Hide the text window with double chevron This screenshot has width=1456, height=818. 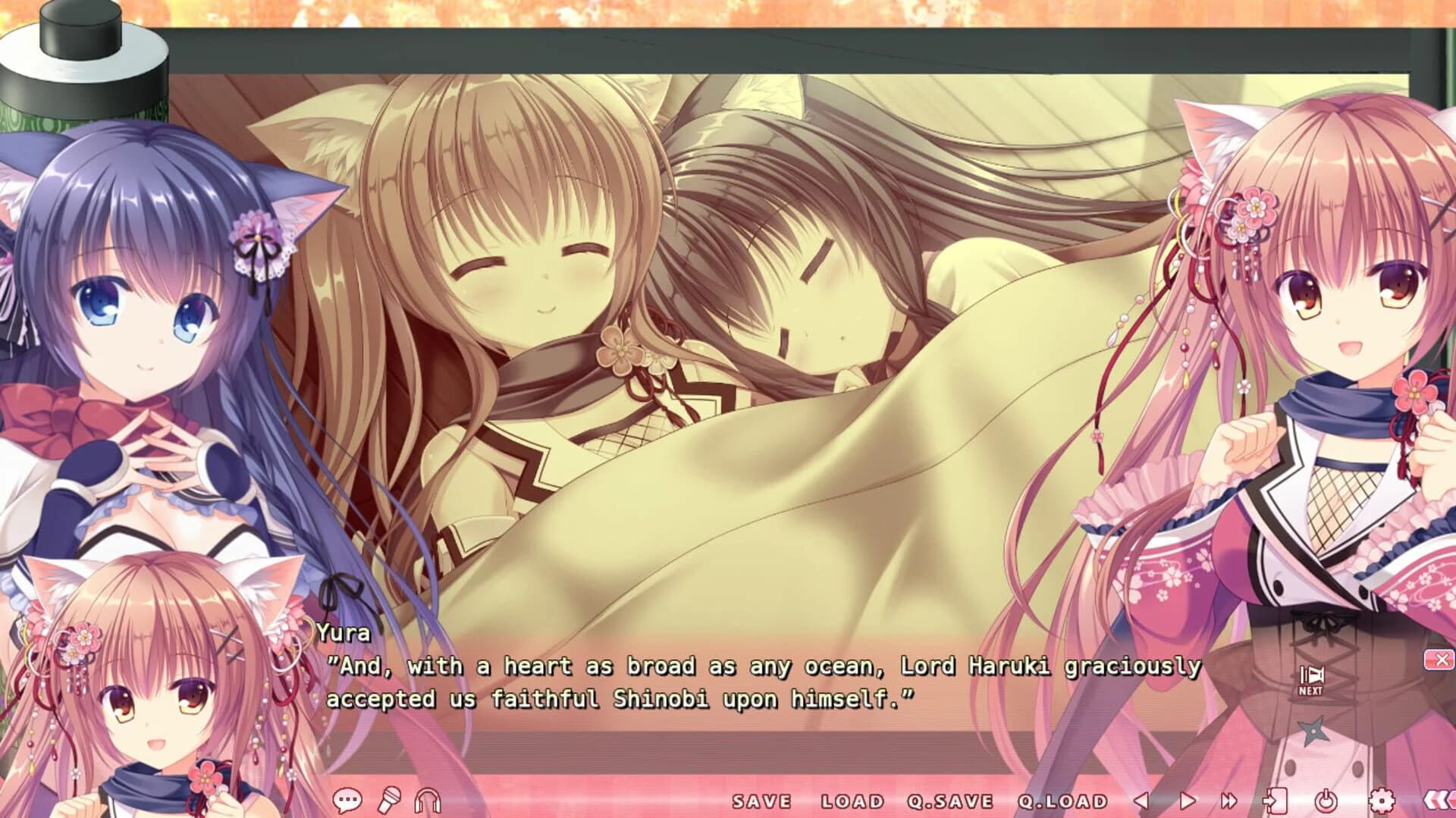pos(1439,800)
